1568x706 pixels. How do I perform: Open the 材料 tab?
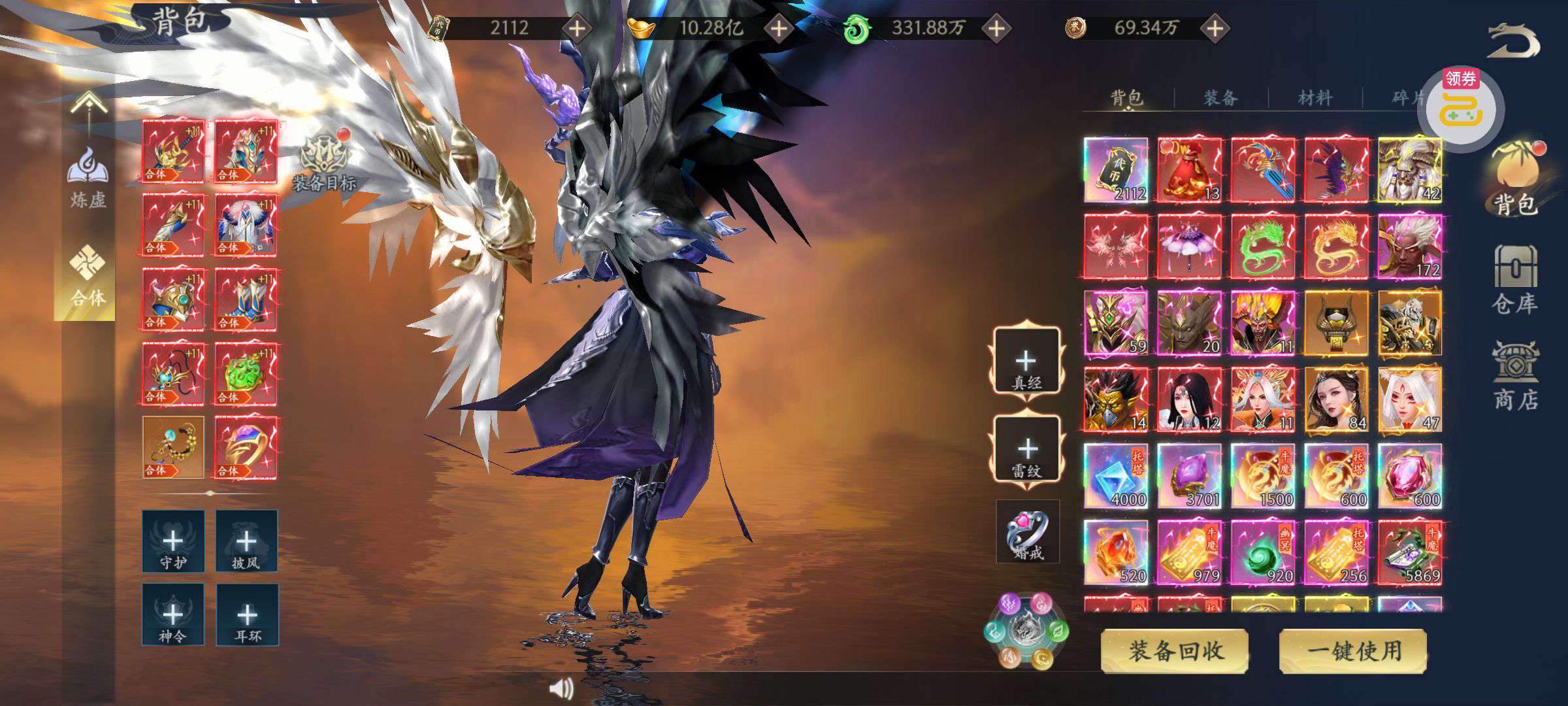point(1315,98)
